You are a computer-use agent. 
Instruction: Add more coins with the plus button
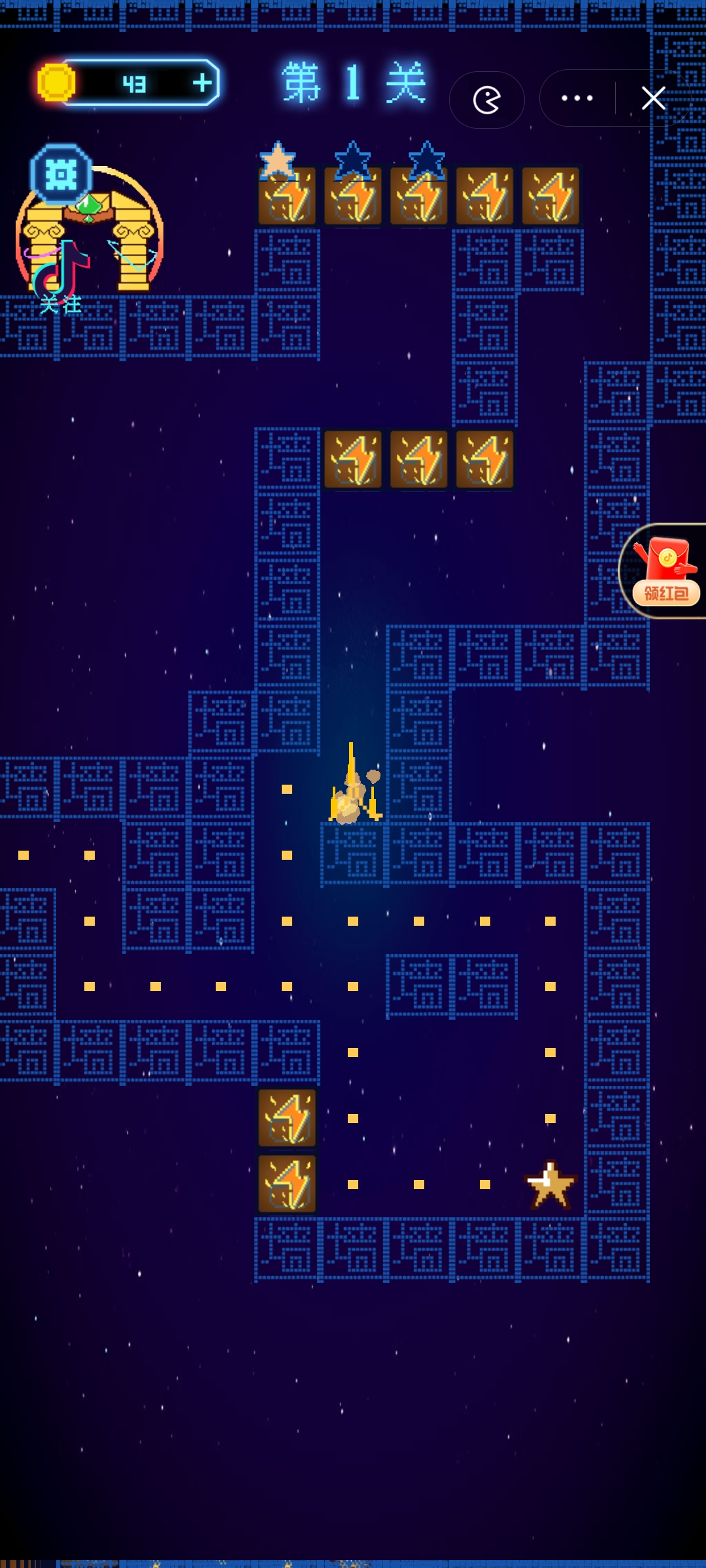tap(202, 83)
